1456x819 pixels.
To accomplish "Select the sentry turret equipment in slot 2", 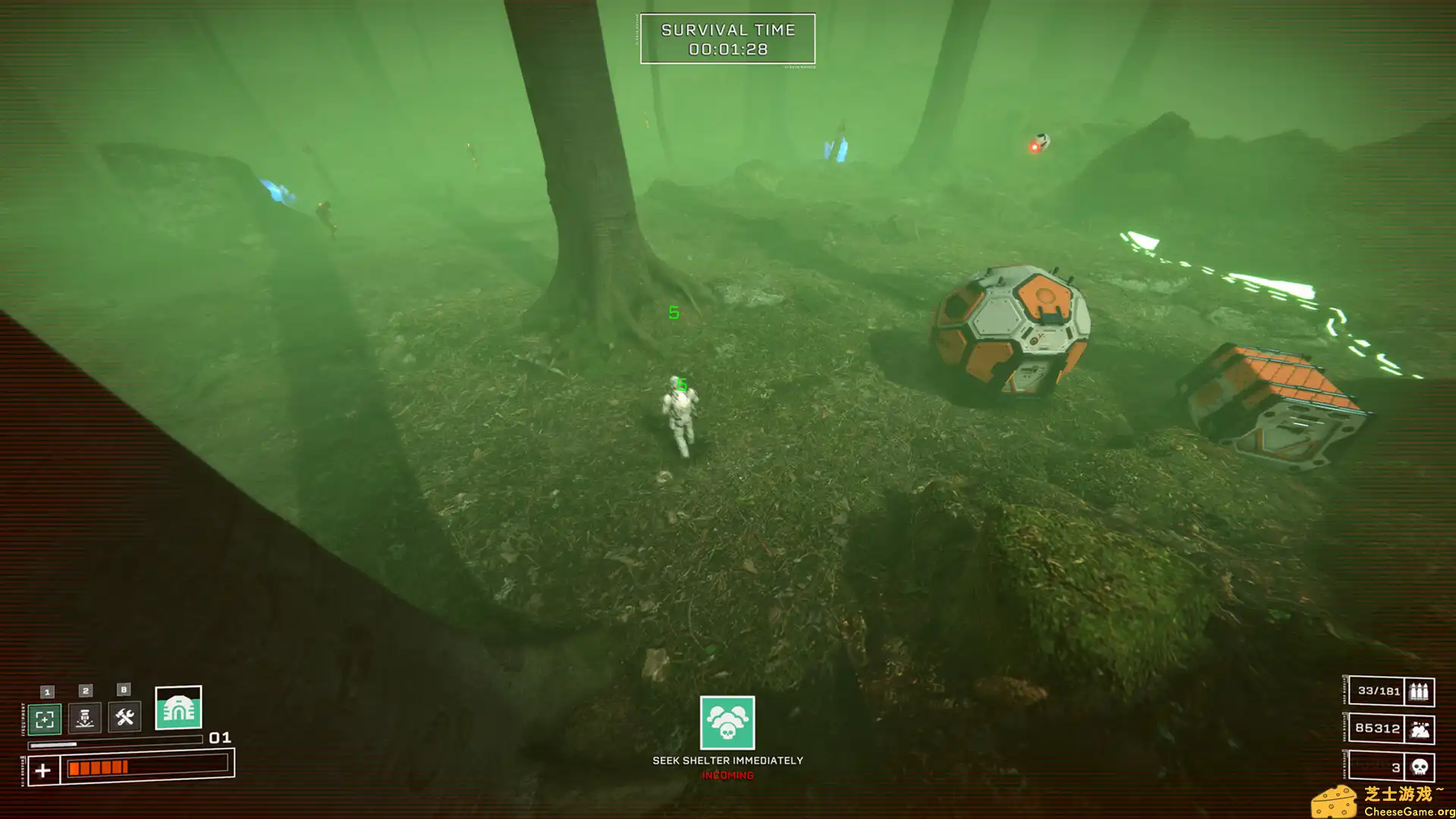I will (x=86, y=719).
